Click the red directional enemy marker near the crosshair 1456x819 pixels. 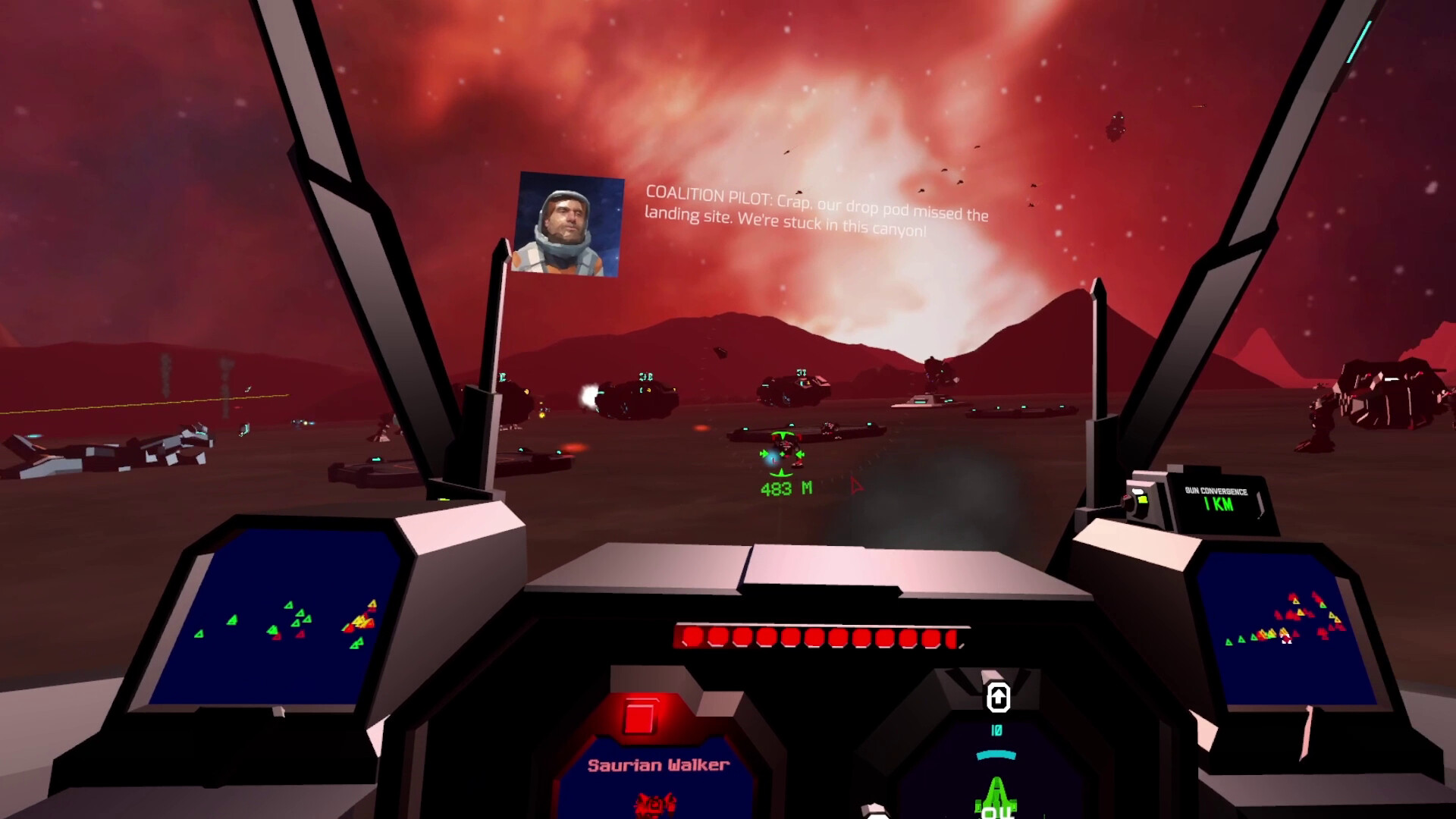tap(855, 486)
